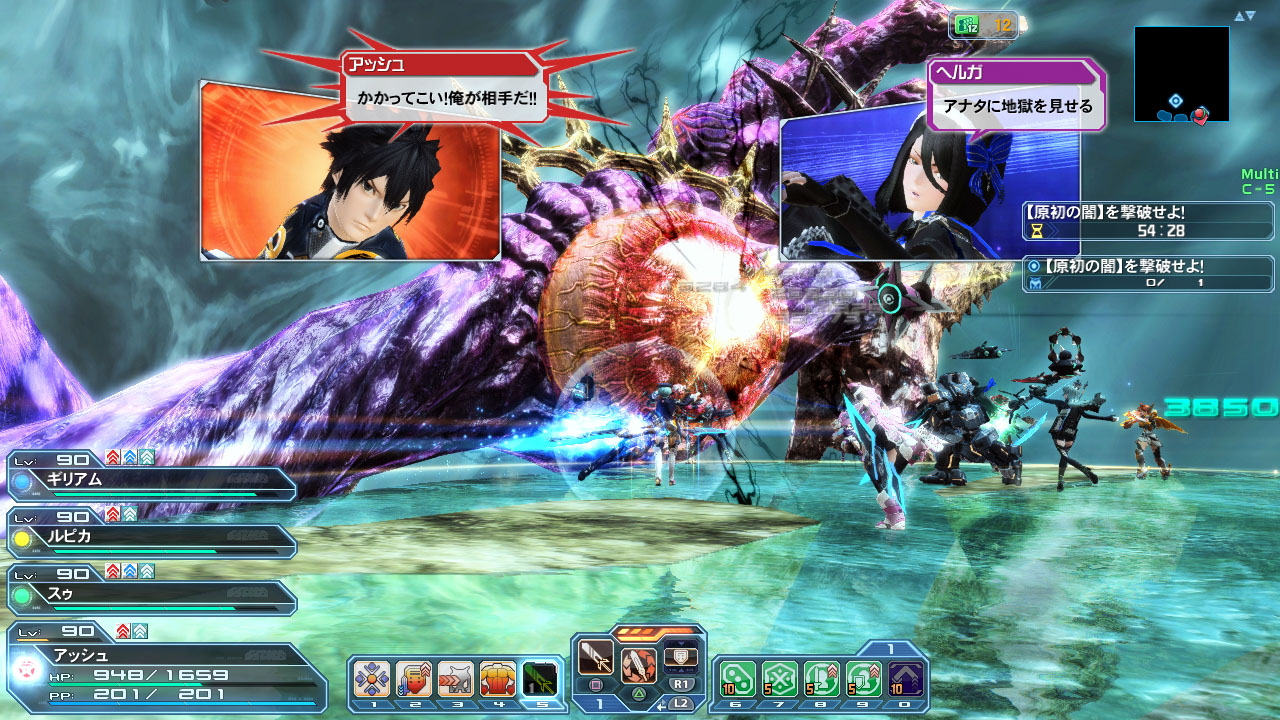Use the purple chevron item in slot 0
This screenshot has height=720, width=1280.
click(906, 678)
